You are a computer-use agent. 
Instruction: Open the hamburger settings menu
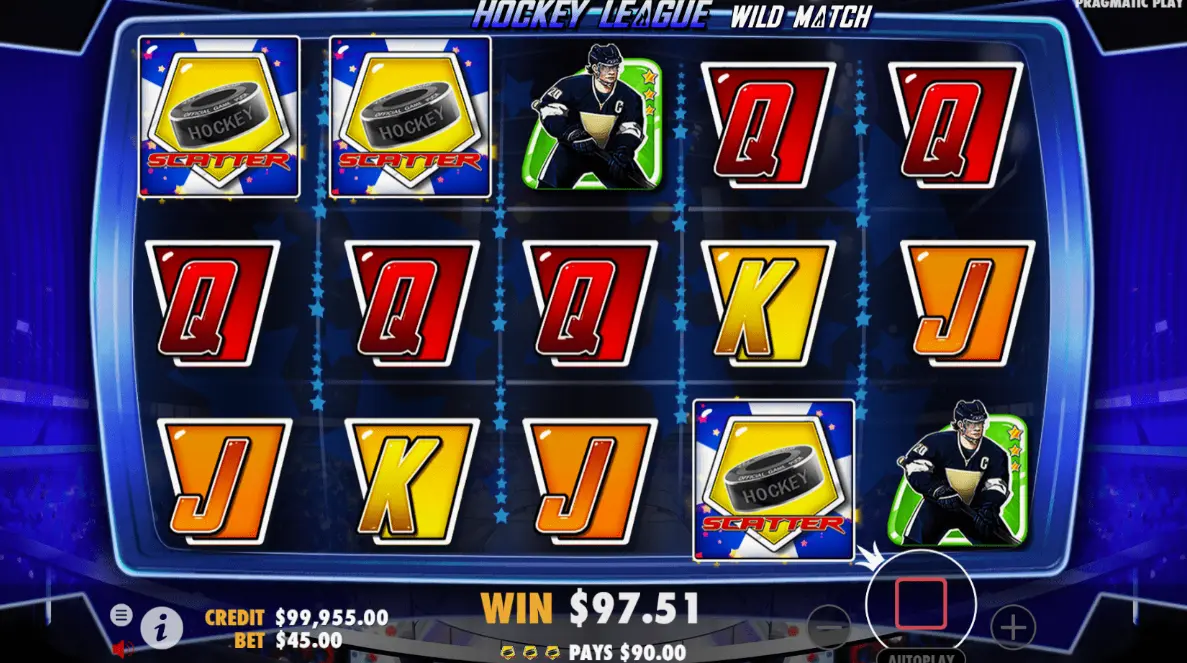(x=122, y=614)
